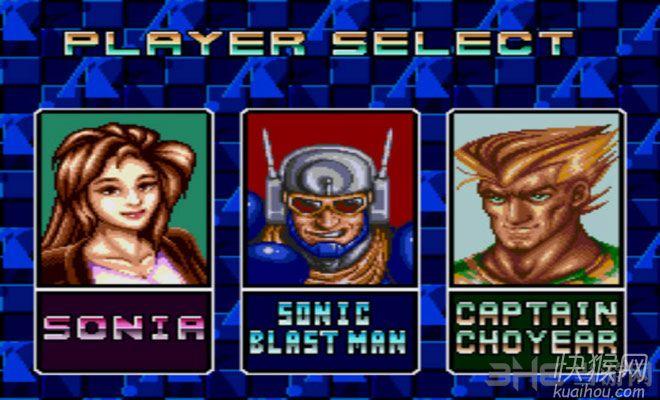Click the SONIA name plate
The image size is (660, 400).
pyautogui.click(x=125, y=327)
